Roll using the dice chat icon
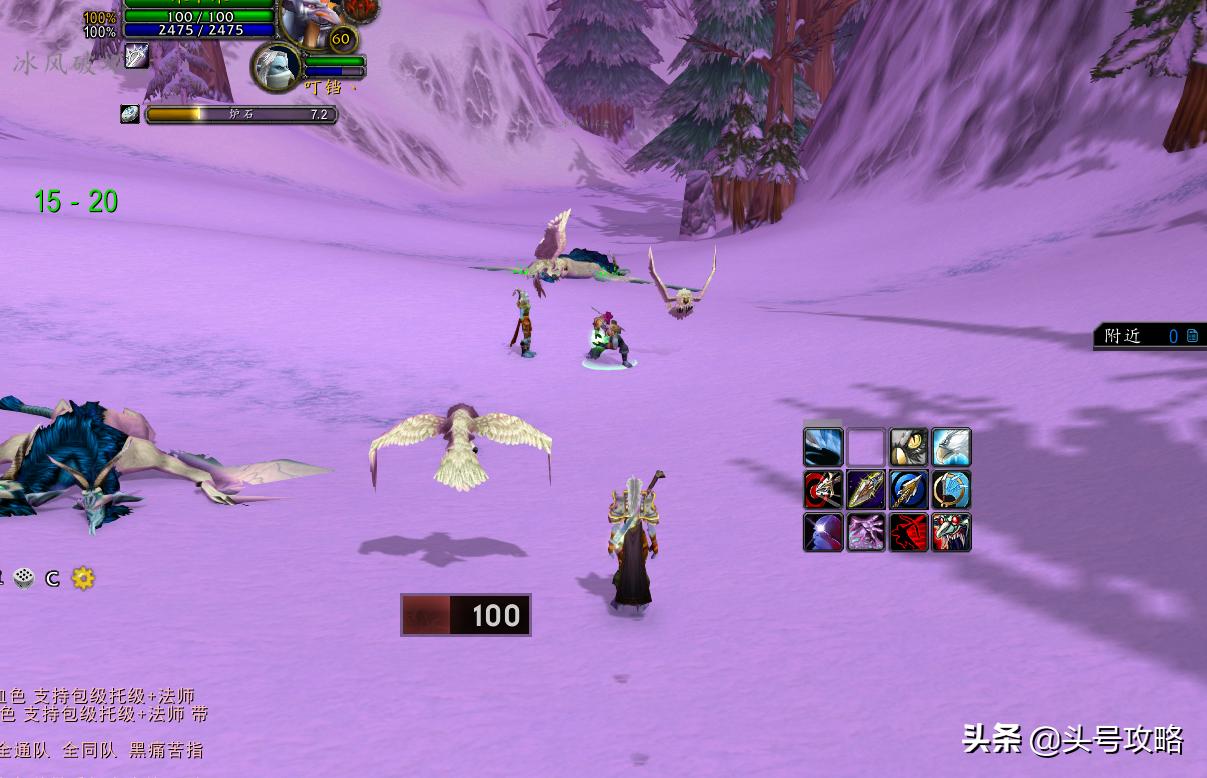 pos(24,578)
